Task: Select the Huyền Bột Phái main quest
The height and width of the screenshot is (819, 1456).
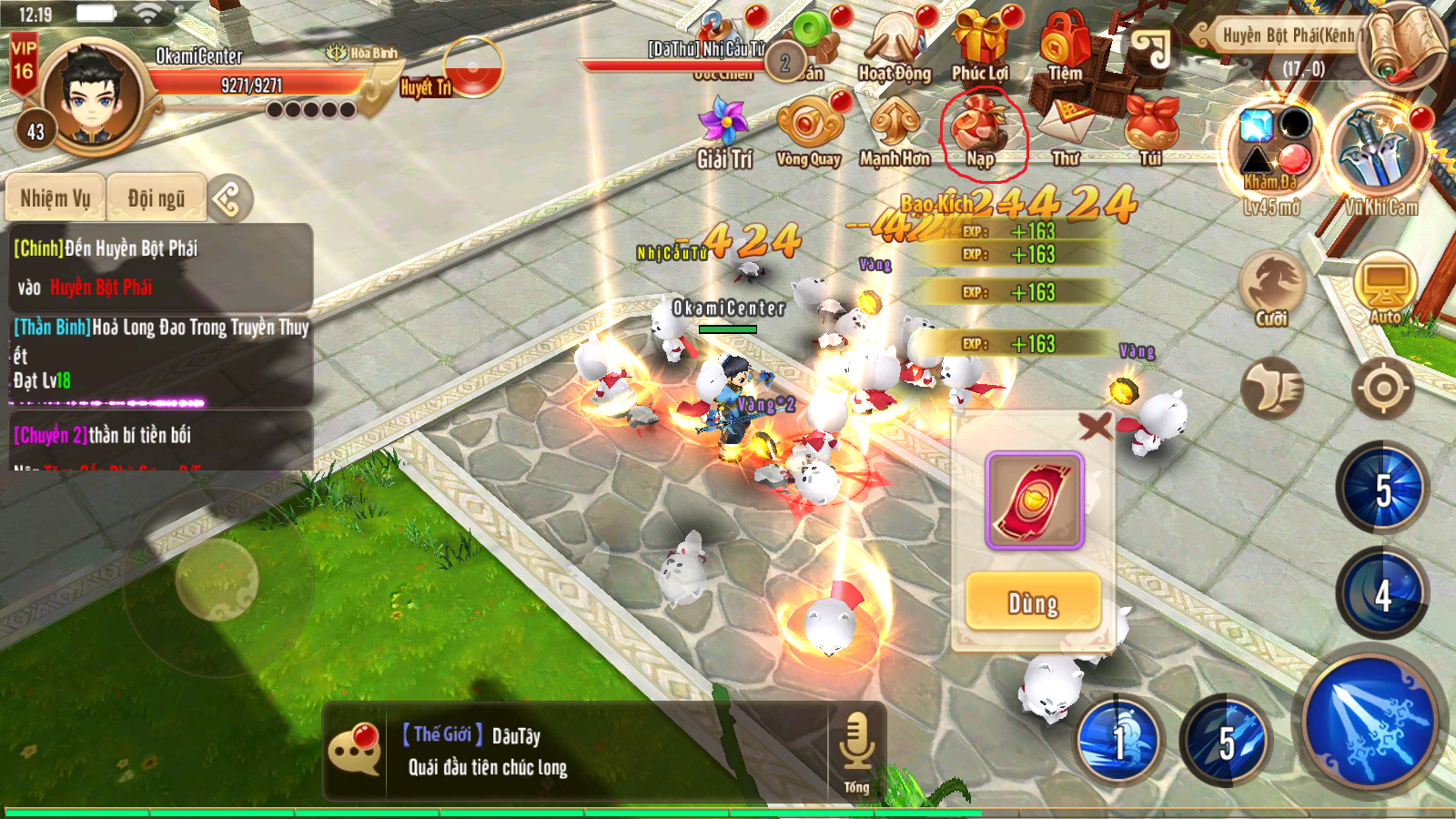Action: tap(159, 267)
